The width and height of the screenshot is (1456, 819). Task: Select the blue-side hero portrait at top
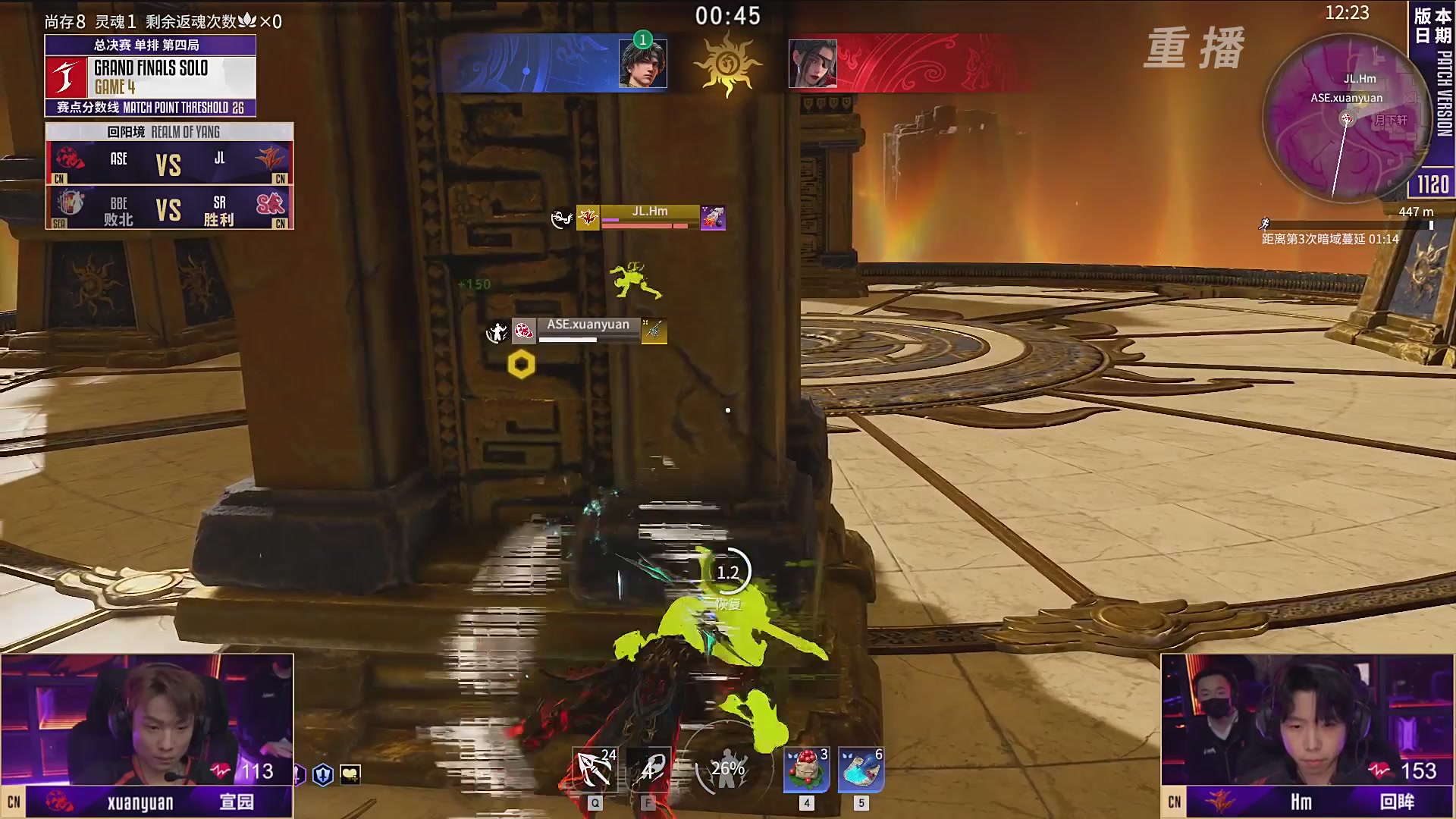point(642,64)
